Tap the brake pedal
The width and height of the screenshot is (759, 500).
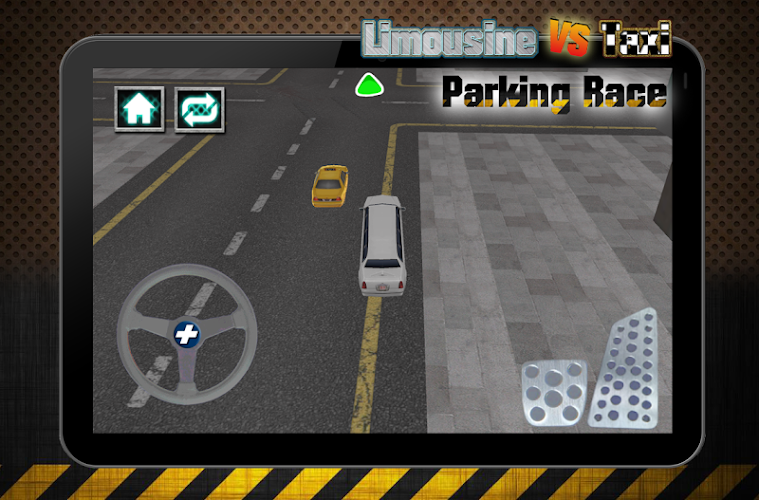[553, 393]
